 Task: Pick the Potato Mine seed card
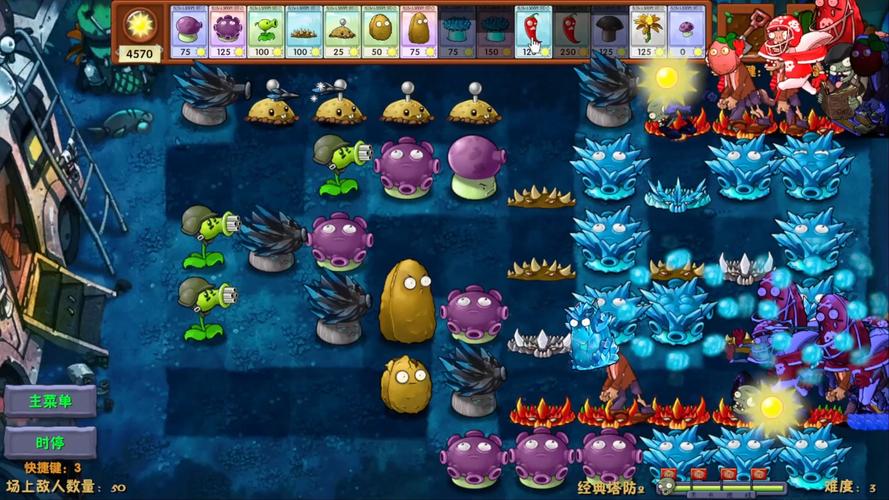point(342,31)
